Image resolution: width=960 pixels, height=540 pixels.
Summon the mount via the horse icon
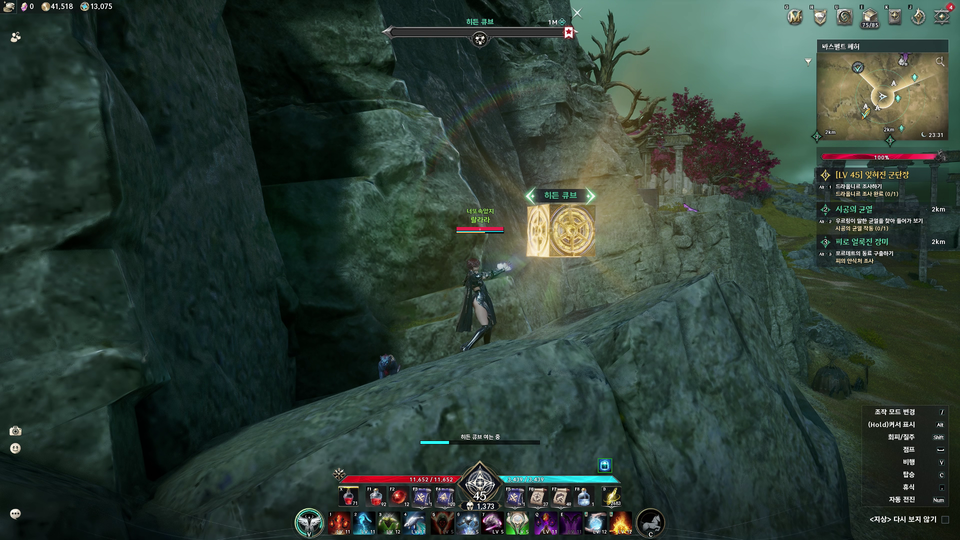point(650,522)
